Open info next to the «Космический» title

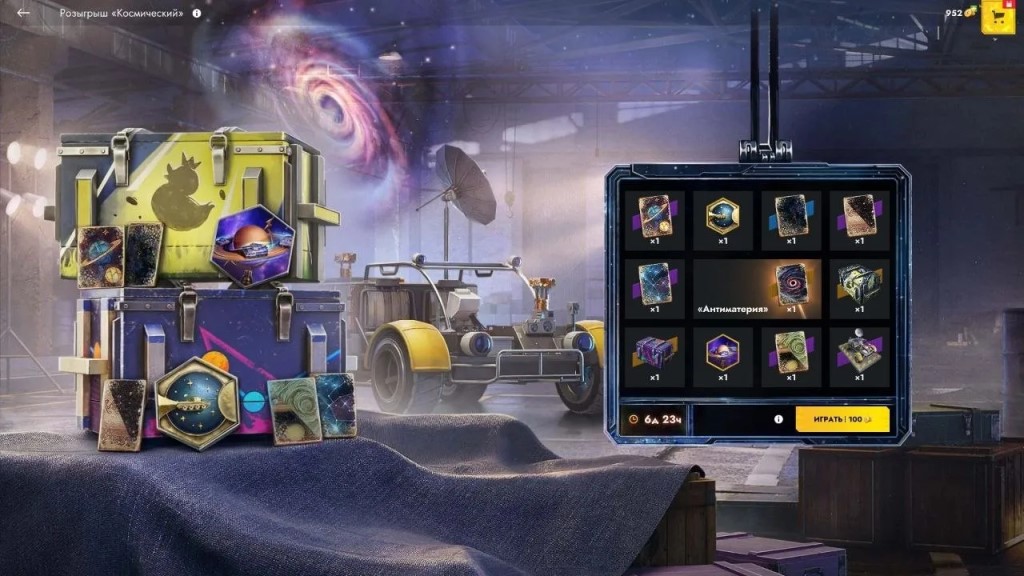[196, 14]
